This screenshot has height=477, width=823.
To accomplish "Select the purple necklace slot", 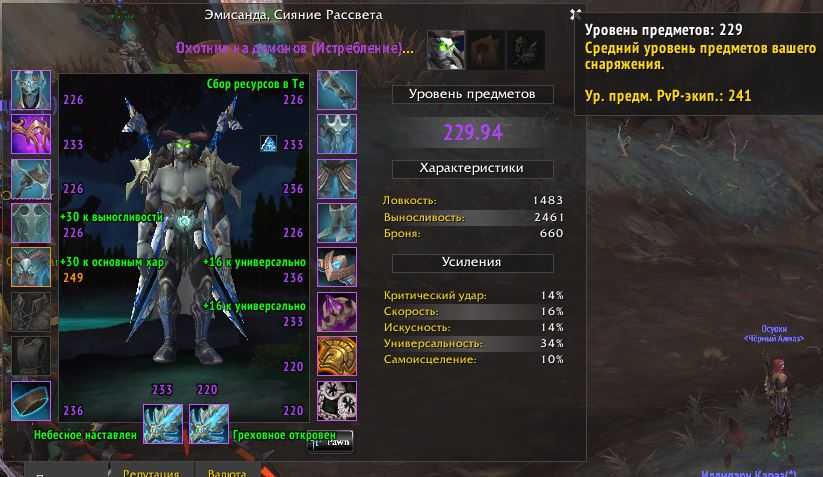I will point(30,134).
